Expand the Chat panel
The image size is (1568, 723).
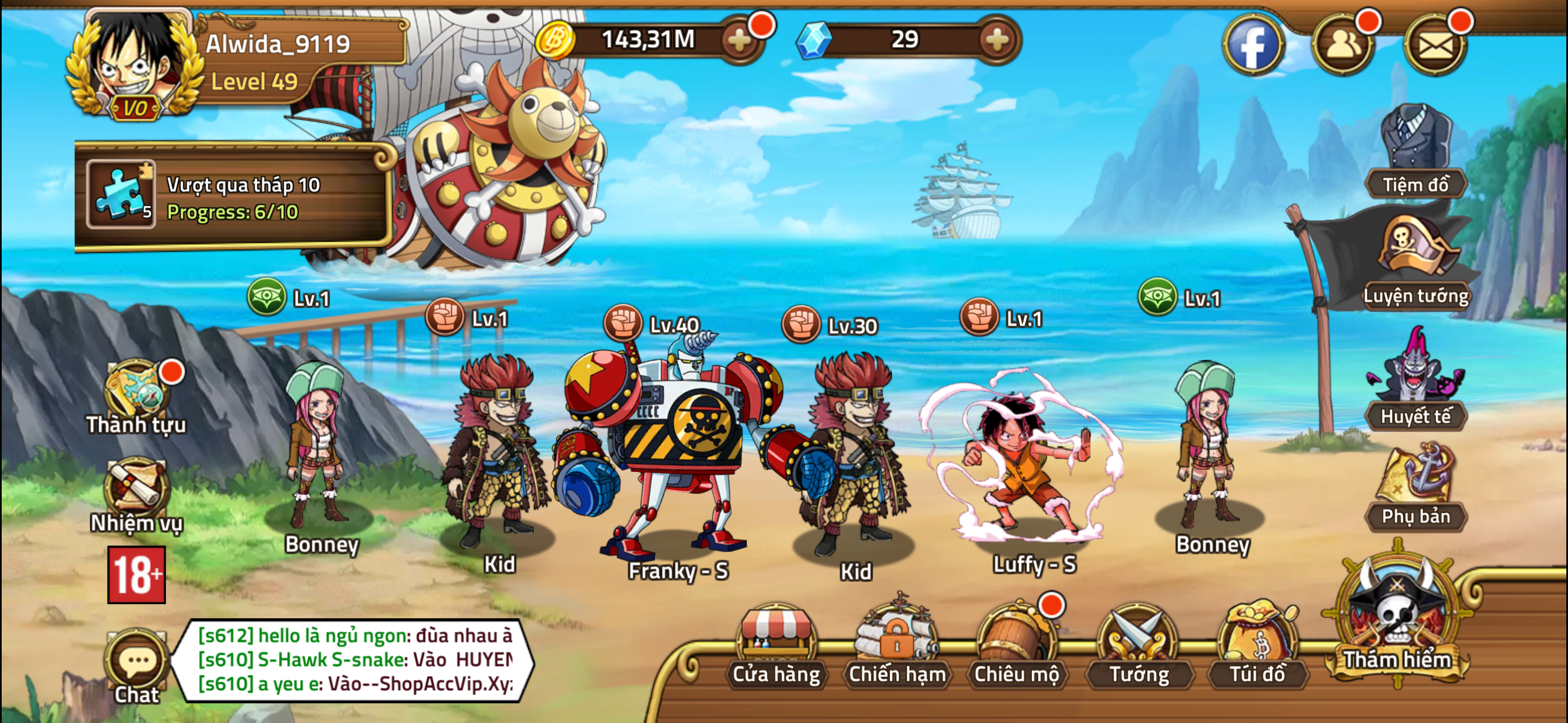137,660
